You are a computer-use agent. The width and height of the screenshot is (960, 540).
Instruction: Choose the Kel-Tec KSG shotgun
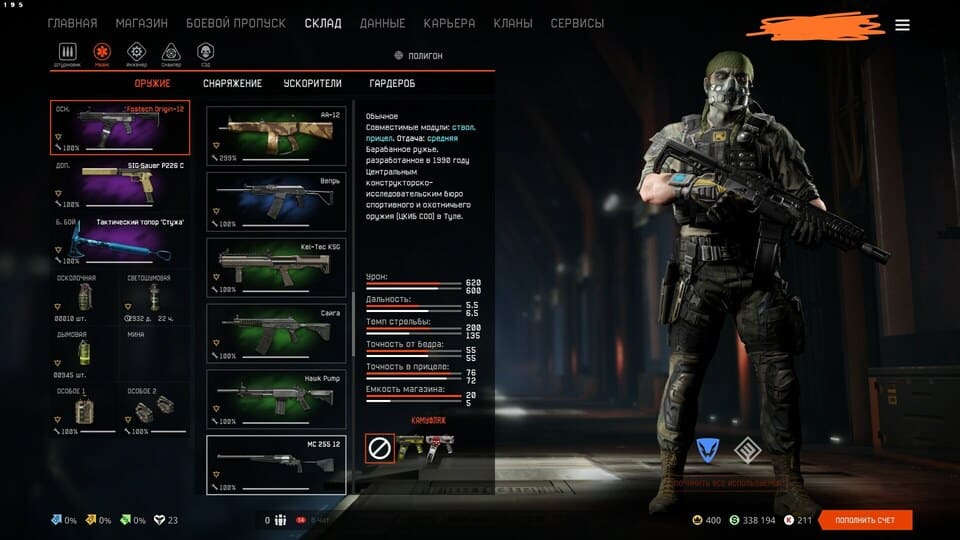pyautogui.click(x=276, y=267)
